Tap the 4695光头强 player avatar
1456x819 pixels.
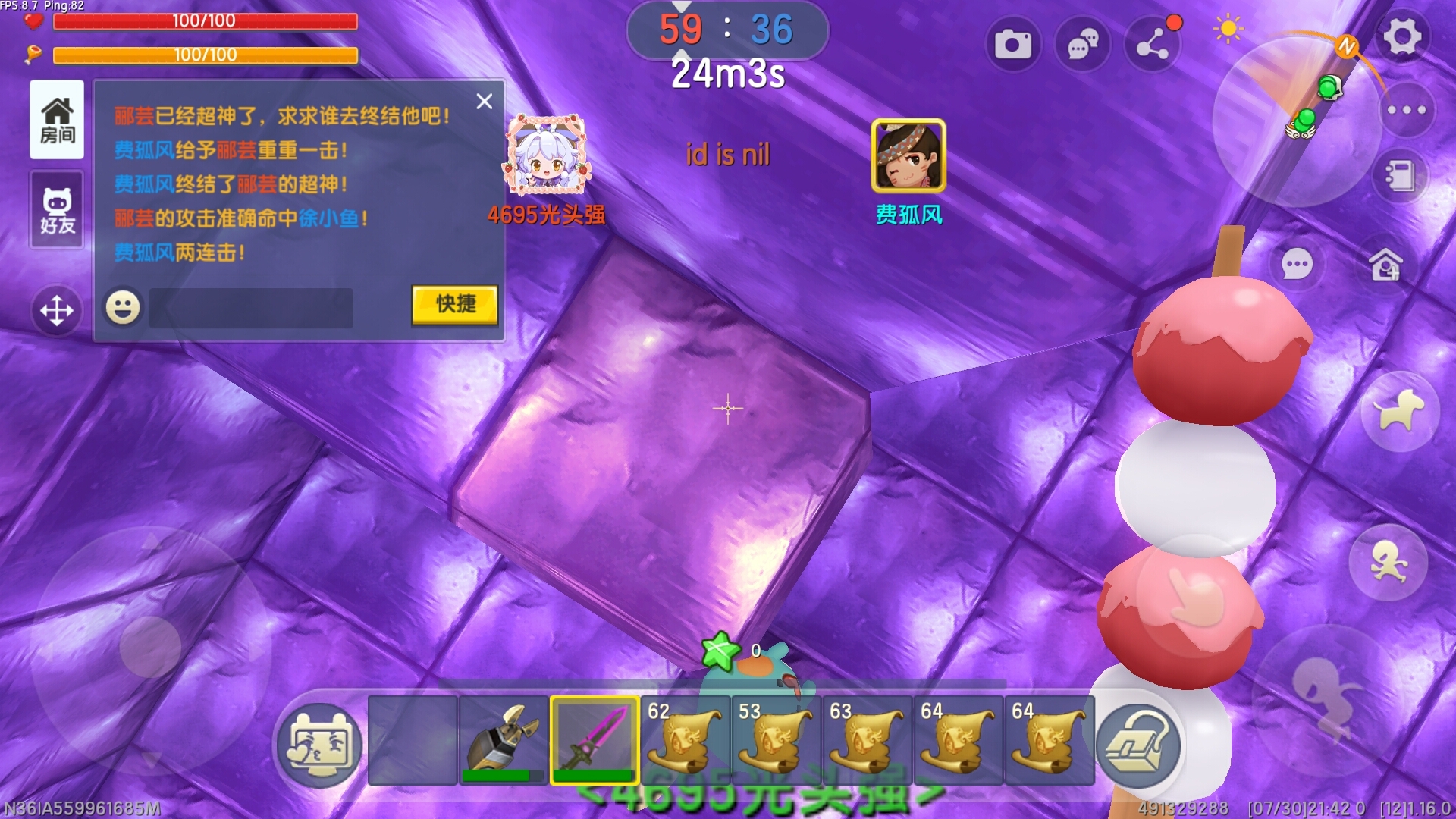pos(546,155)
